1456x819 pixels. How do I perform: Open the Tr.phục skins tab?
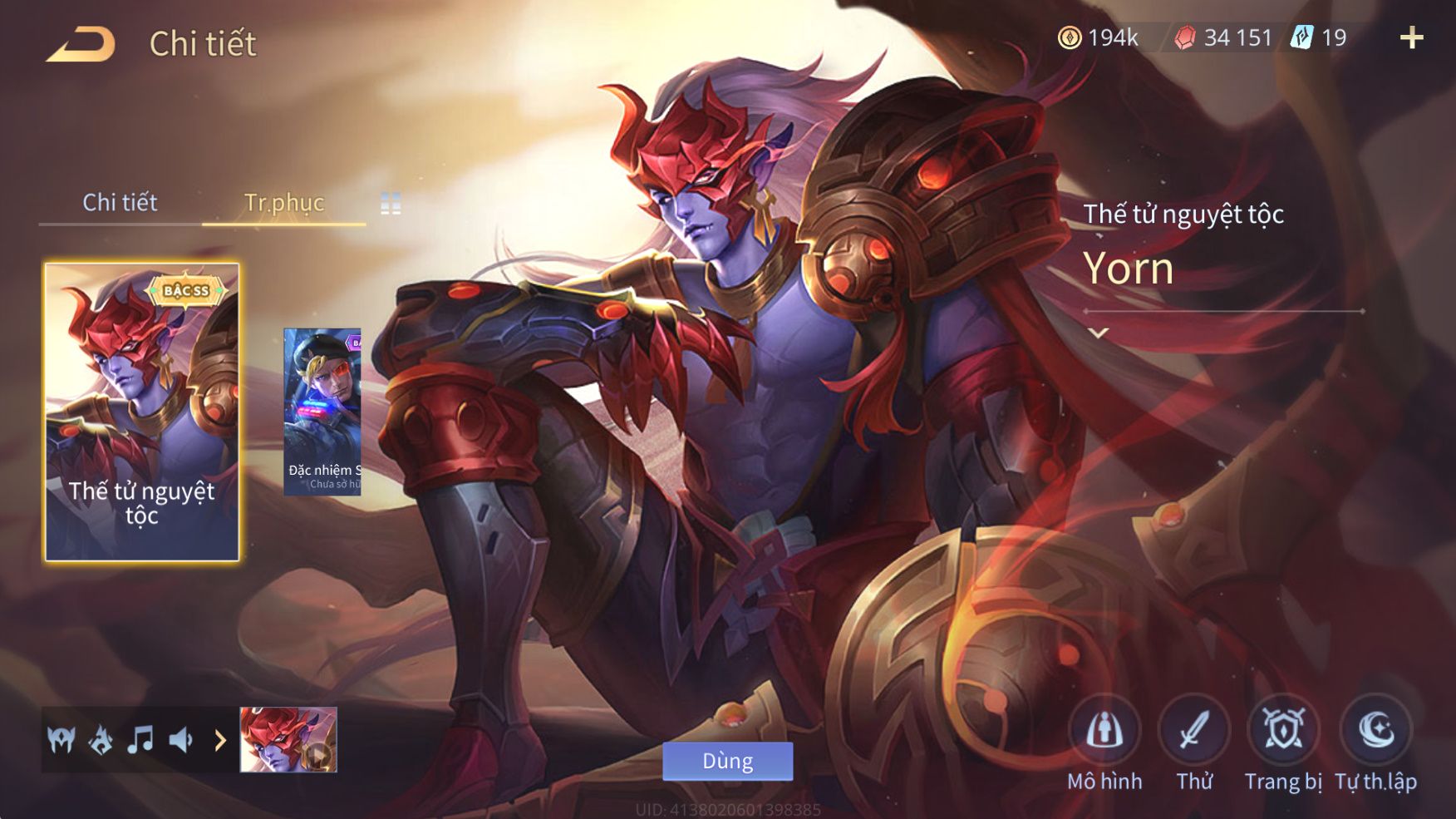(283, 202)
